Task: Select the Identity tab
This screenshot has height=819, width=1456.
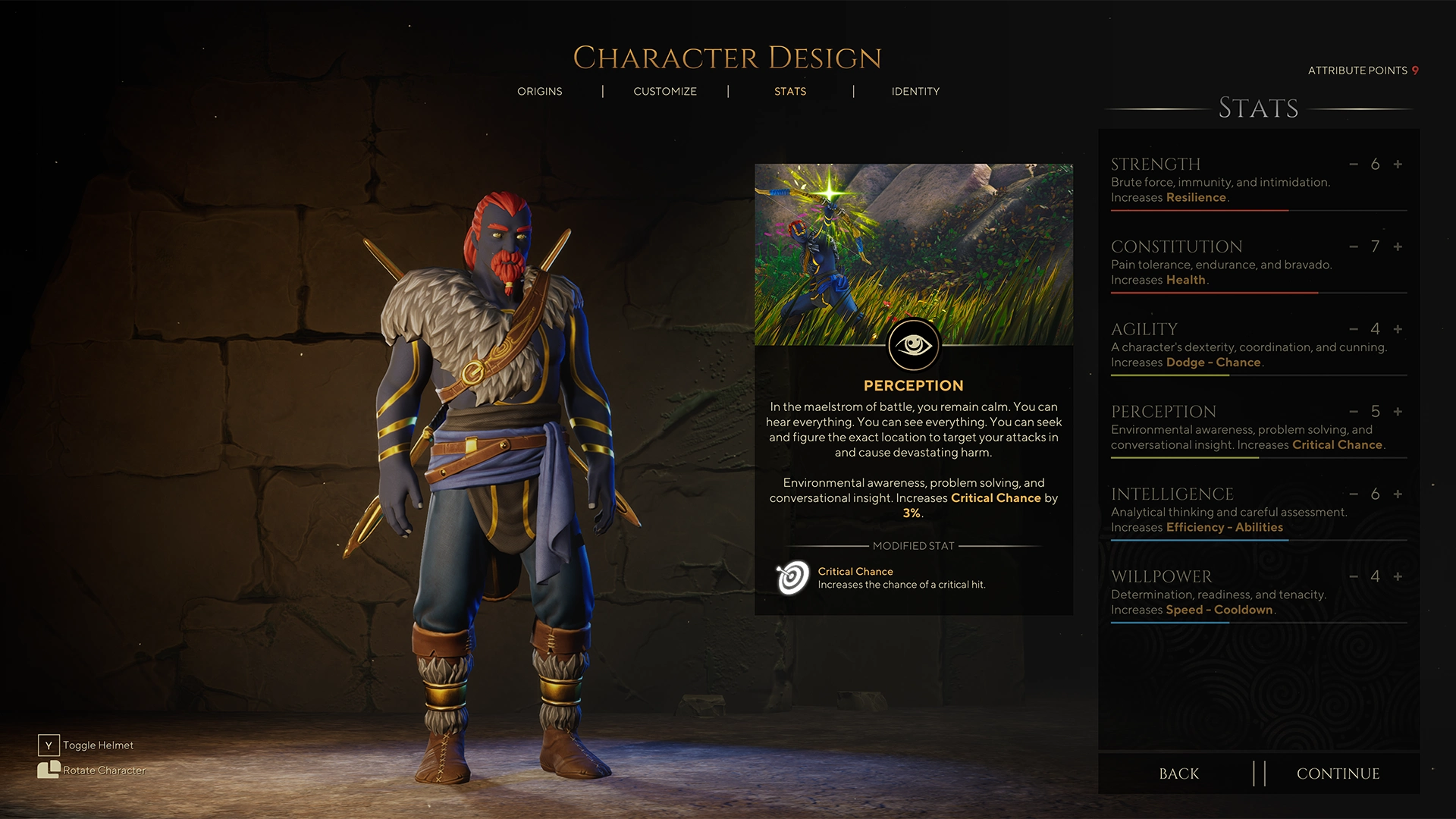Action: 915,91
